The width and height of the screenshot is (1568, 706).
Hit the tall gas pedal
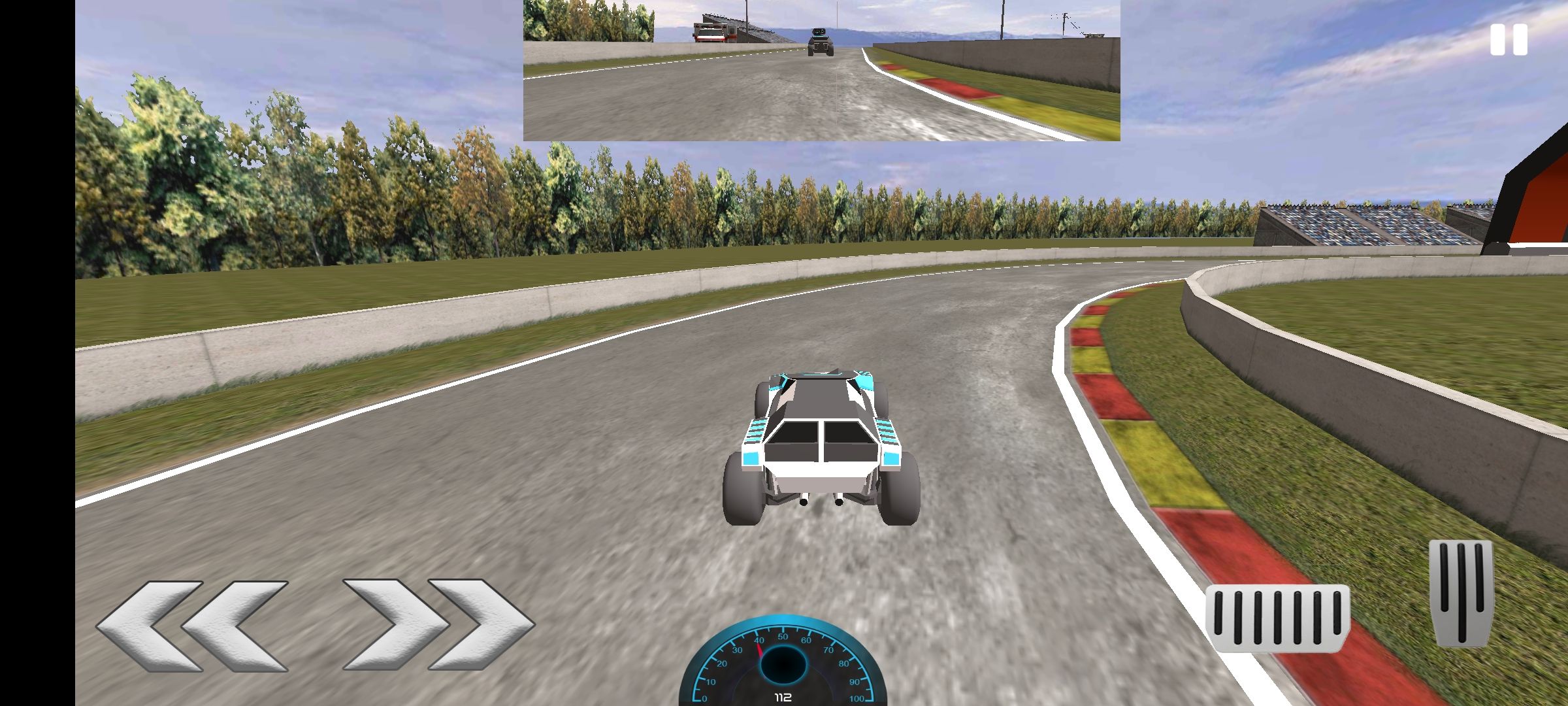pyautogui.click(x=1461, y=592)
